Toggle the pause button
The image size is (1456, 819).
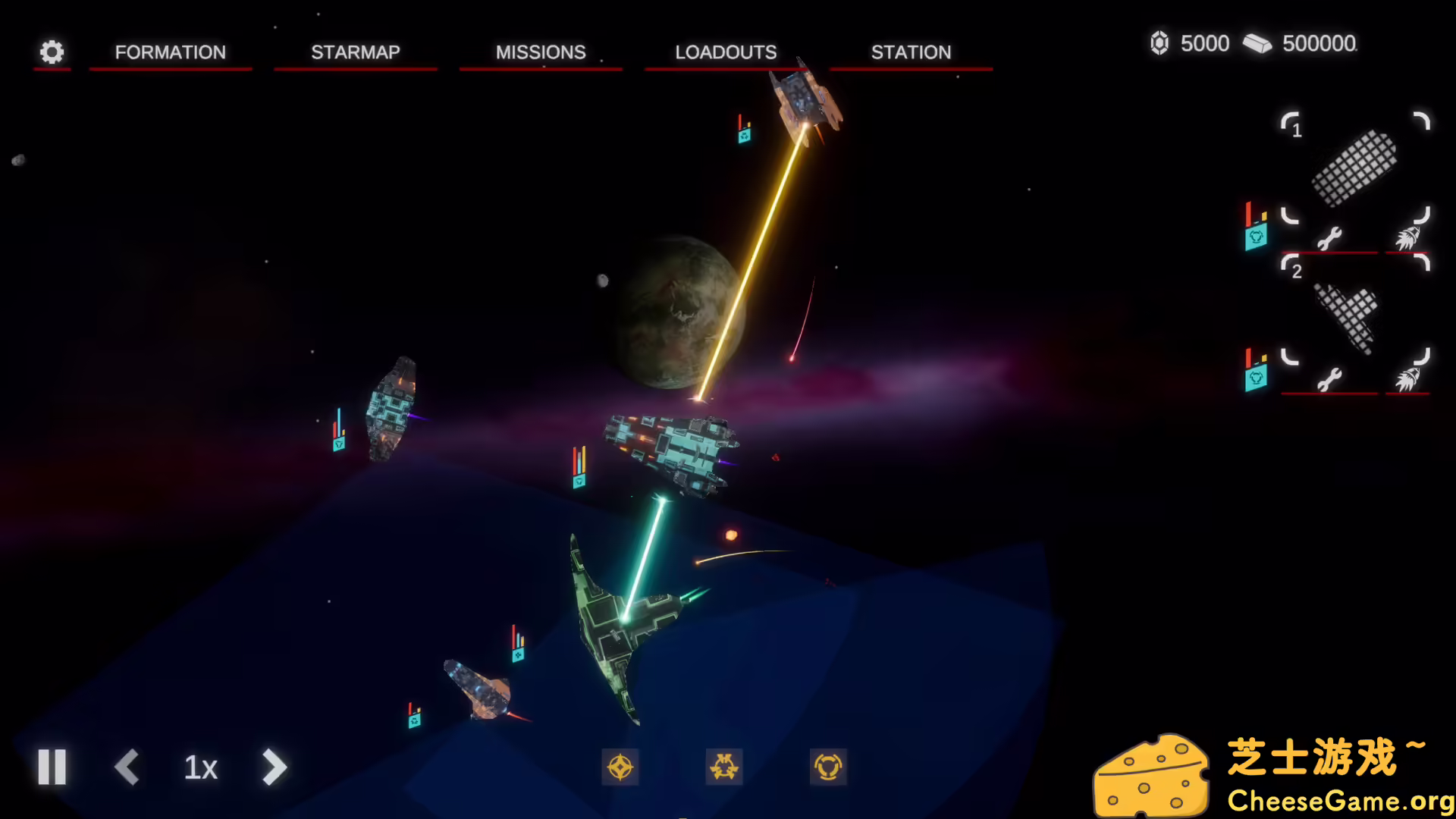click(x=52, y=767)
